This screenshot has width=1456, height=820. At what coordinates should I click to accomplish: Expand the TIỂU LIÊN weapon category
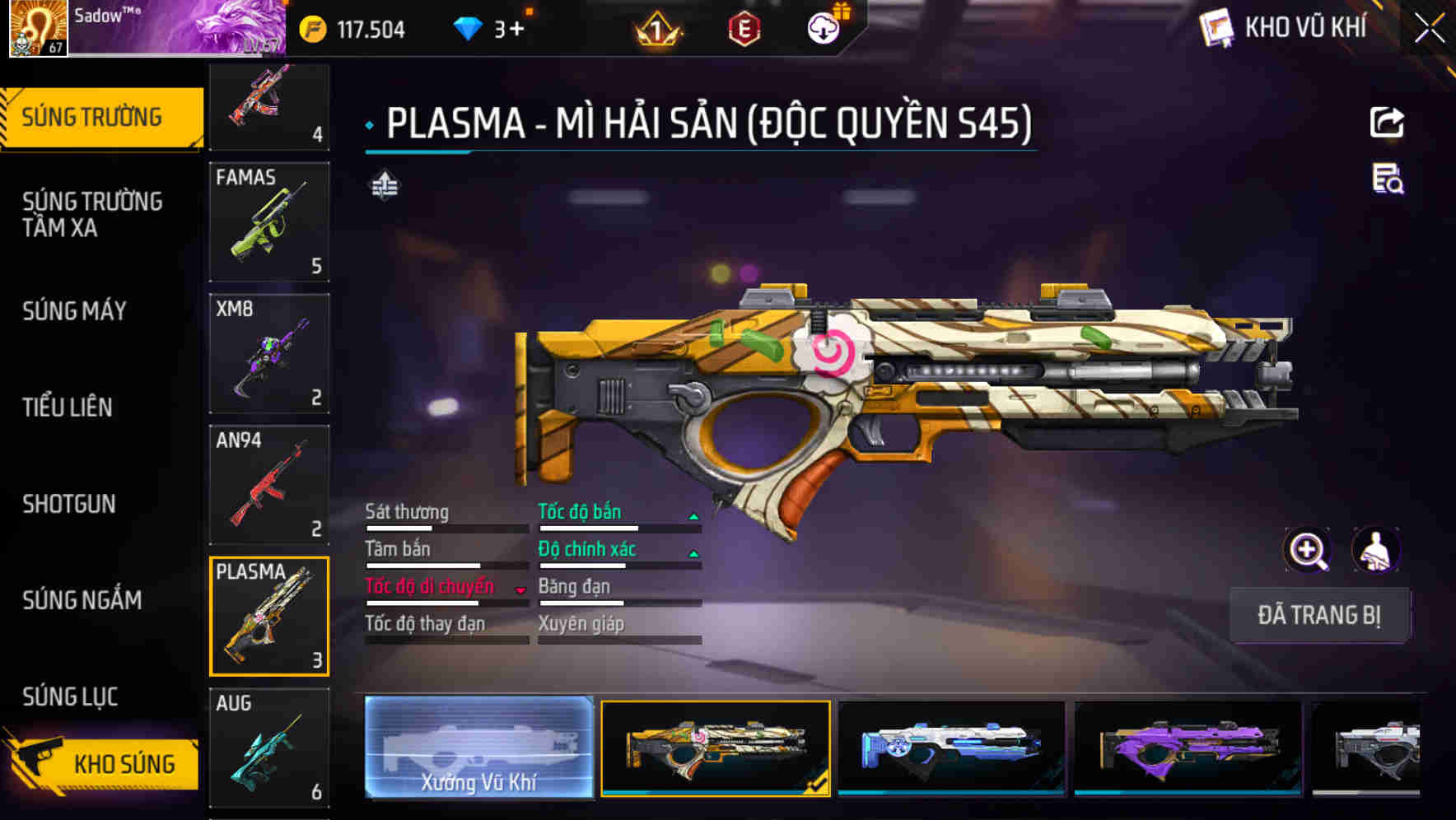click(x=69, y=408)
